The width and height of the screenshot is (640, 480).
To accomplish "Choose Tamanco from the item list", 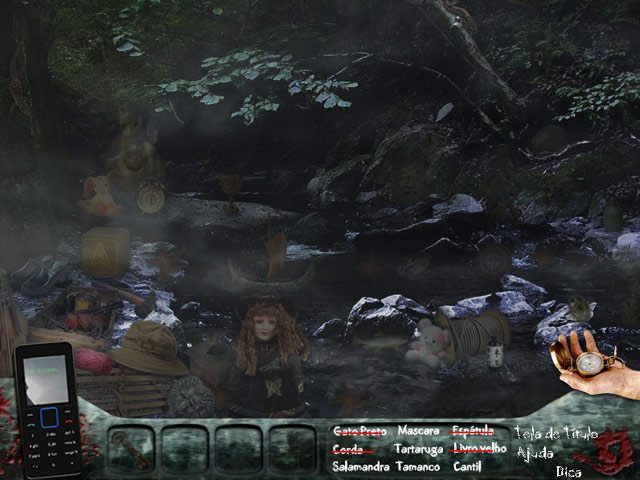I will click(x=417, y=467).
